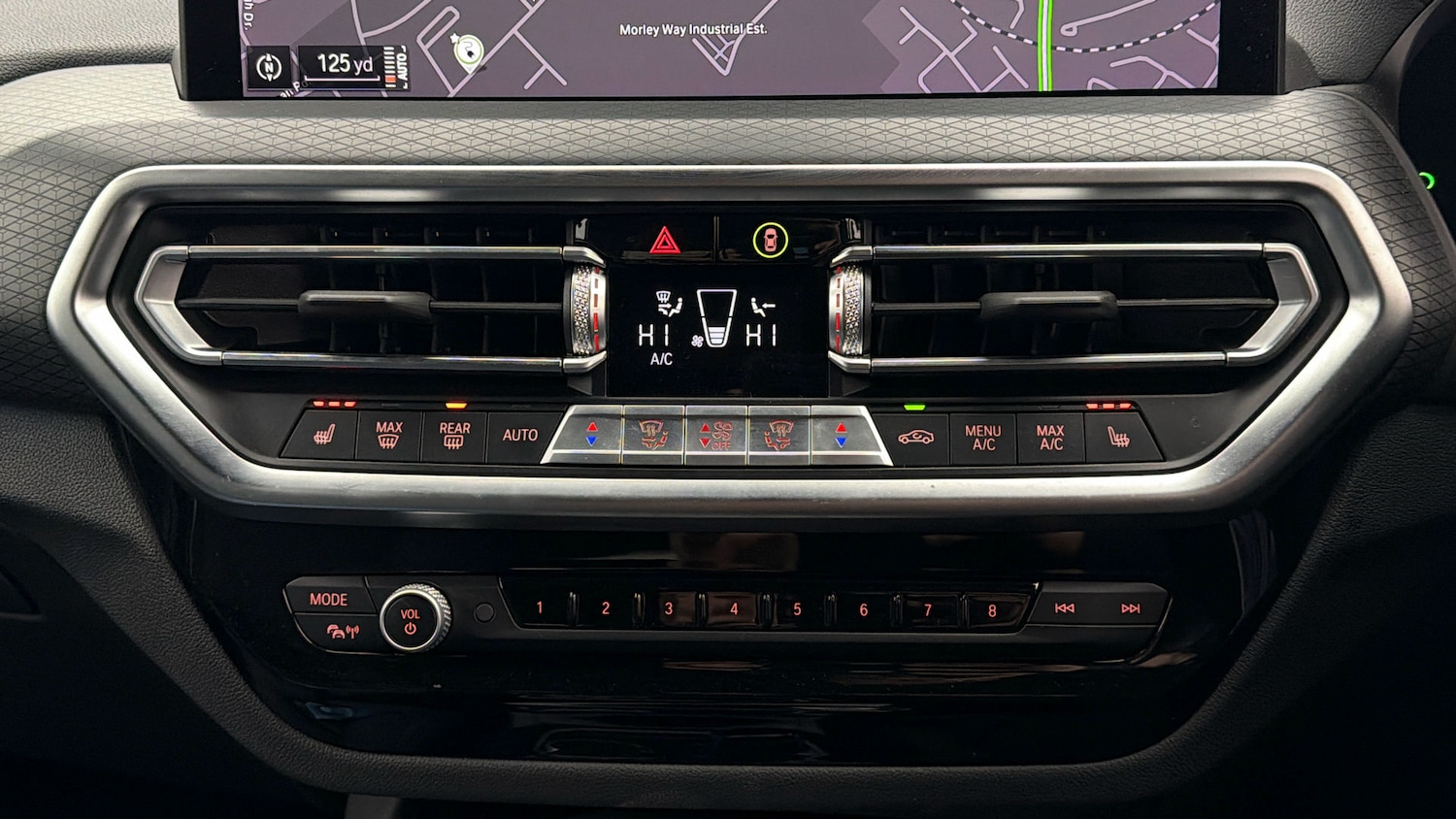Select radio preset 6
This screenshot has width=1456, height=819.
click(863, 610)
